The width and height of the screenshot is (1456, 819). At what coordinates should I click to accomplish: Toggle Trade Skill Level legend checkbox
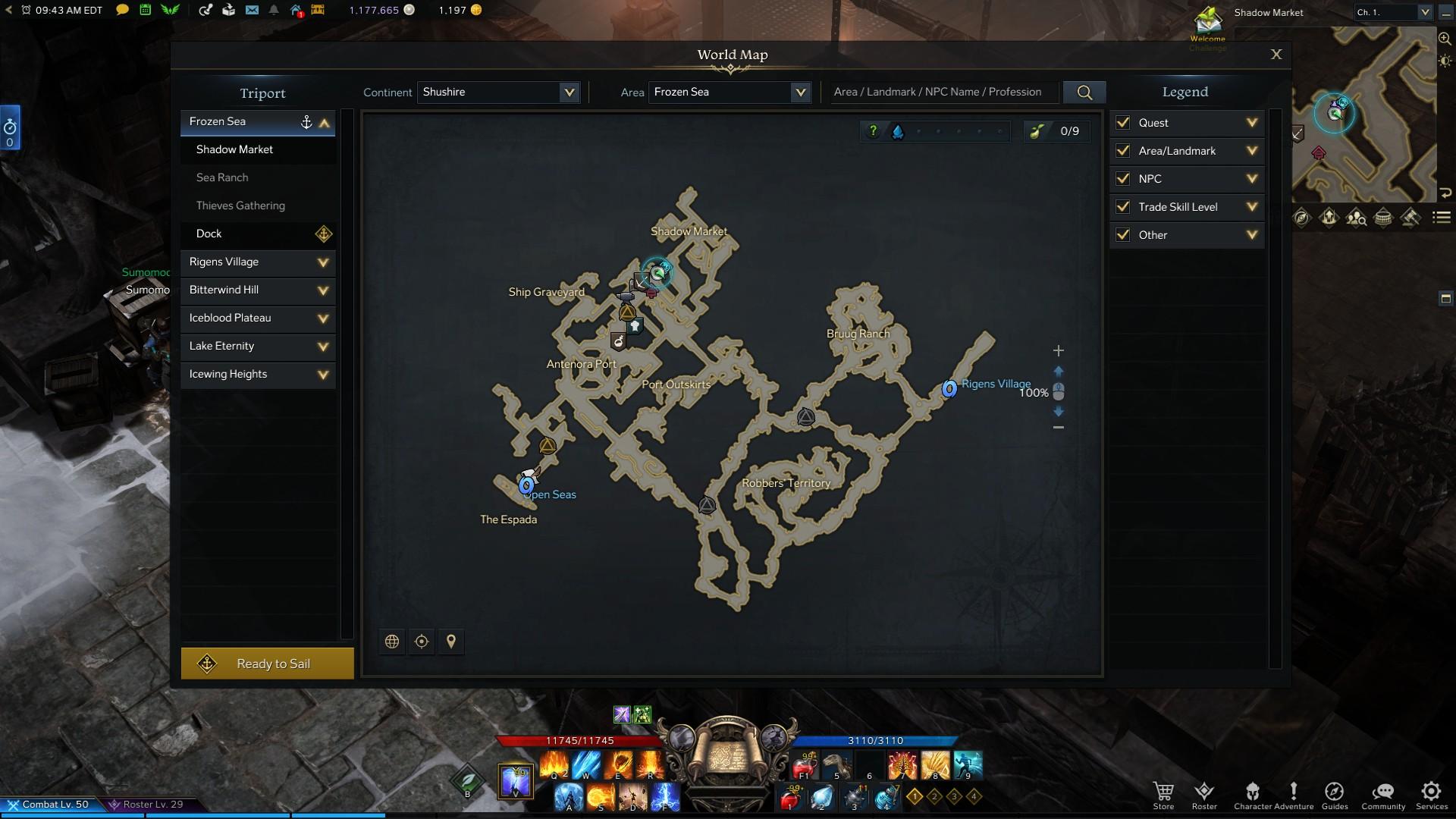[1123, 207]
